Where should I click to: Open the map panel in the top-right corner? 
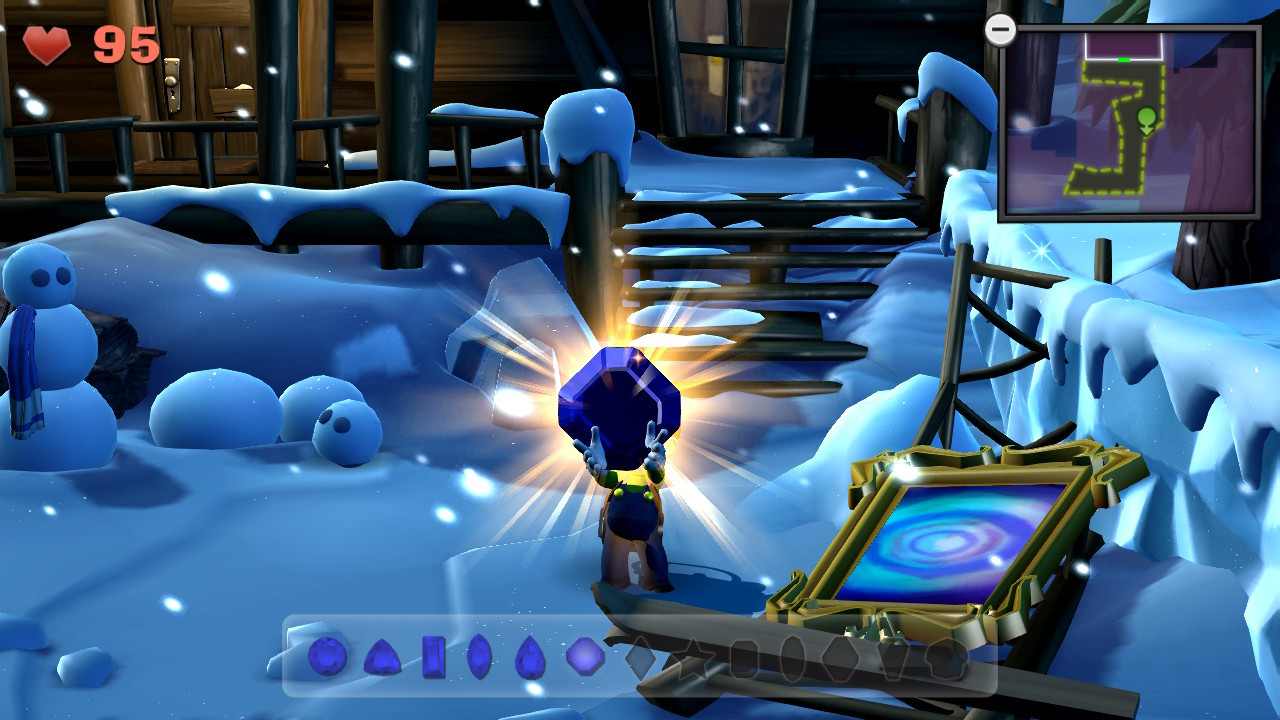click(1125, 120)
